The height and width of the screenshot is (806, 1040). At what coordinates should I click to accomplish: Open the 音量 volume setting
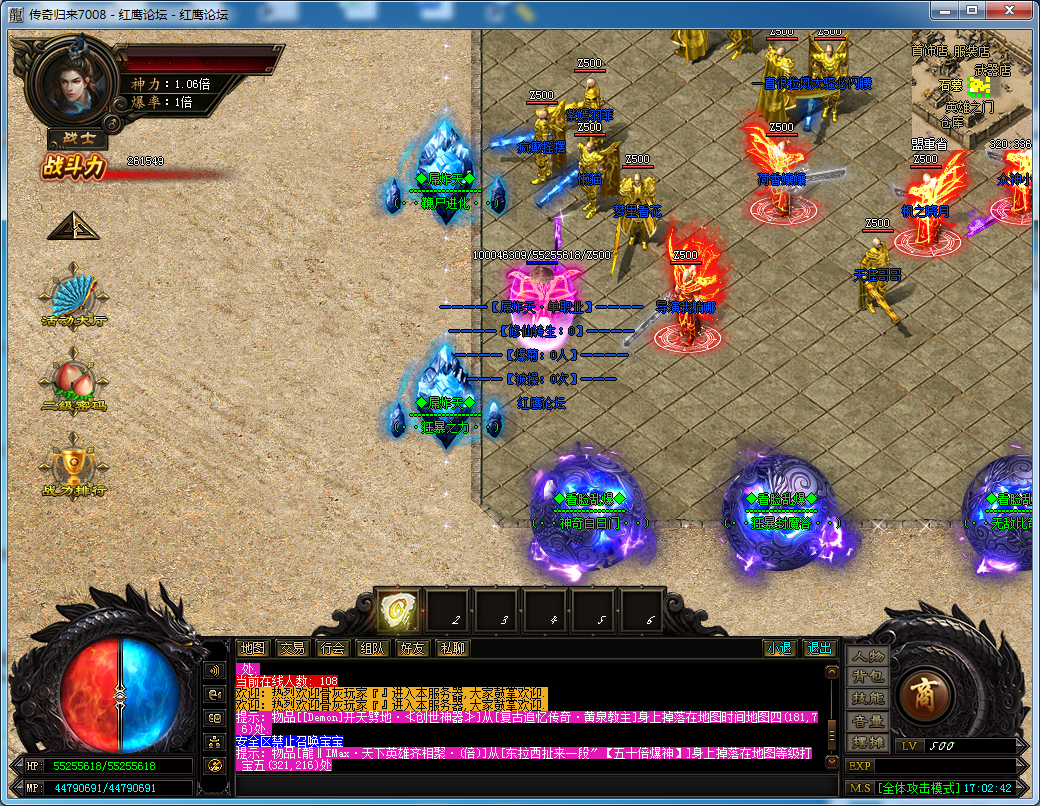867,721
